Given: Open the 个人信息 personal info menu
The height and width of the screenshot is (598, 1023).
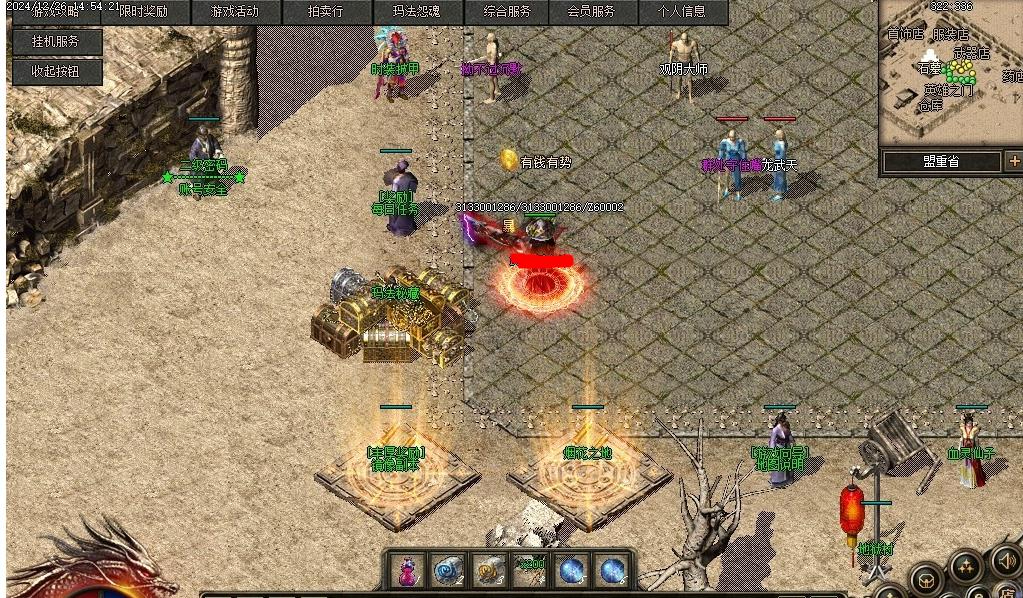Looking at the screenshot, I should (x=681, y=12).
